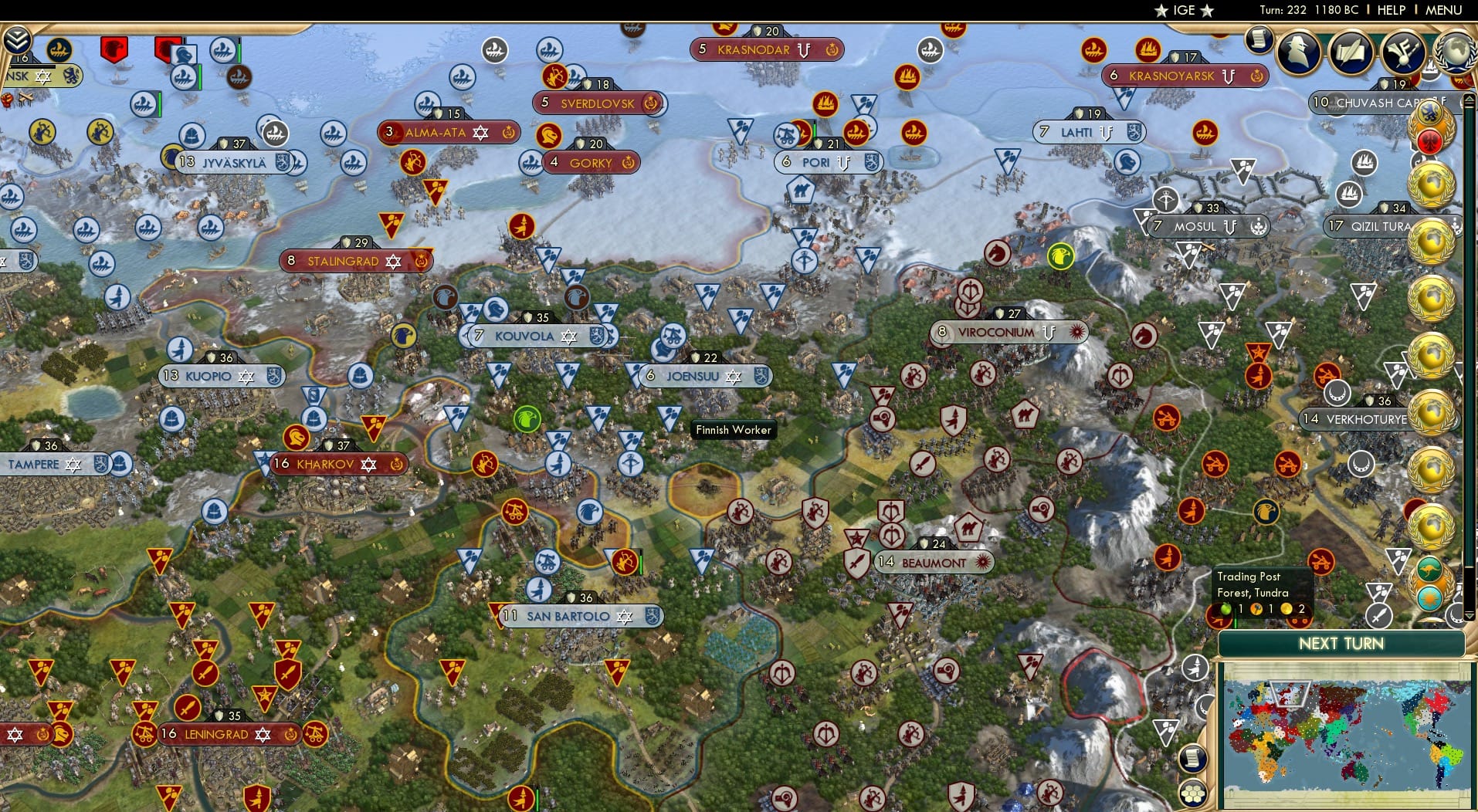
Task: Open the Diplomacy globe icon with laurels
Action: (1455, 52)
